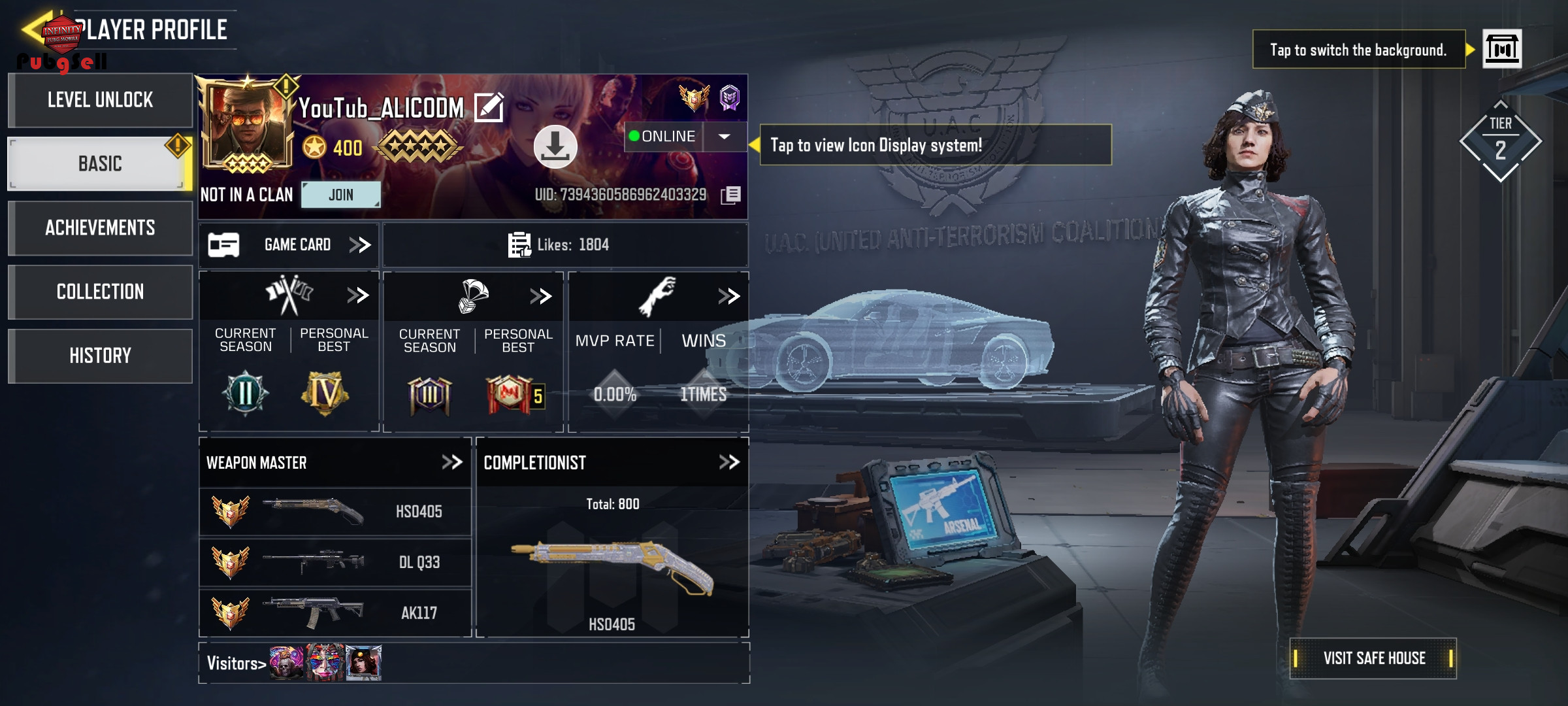
Task: Expand the Completionist section
Action: 729,462
